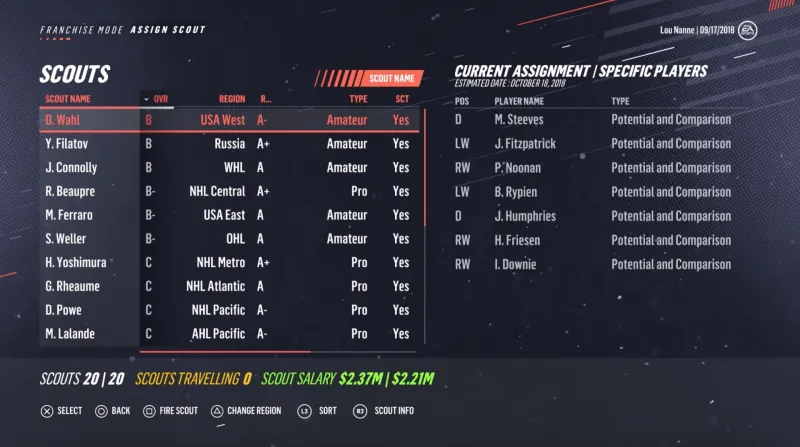Sort list by Type column header

point(357,99)
